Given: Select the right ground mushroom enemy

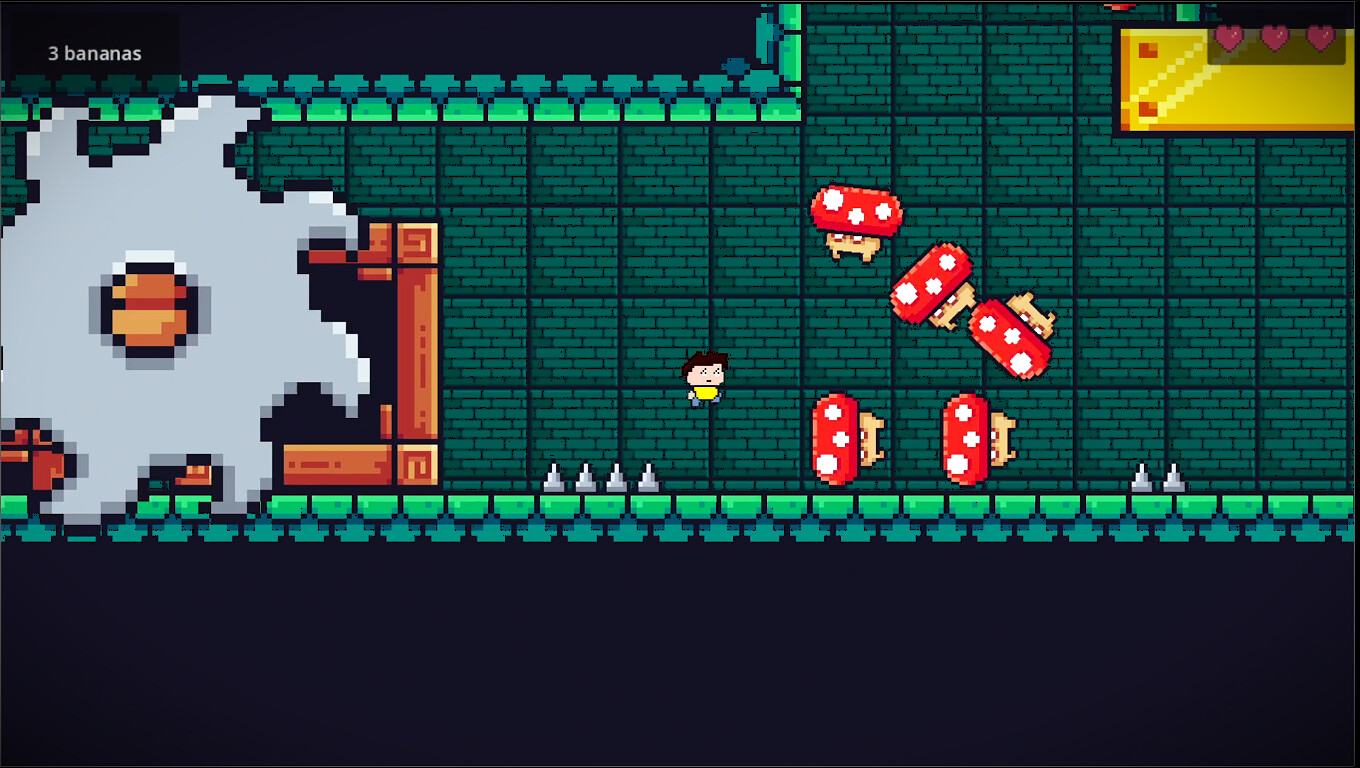Looking at the screenshot, I should (x=972, y=438).
